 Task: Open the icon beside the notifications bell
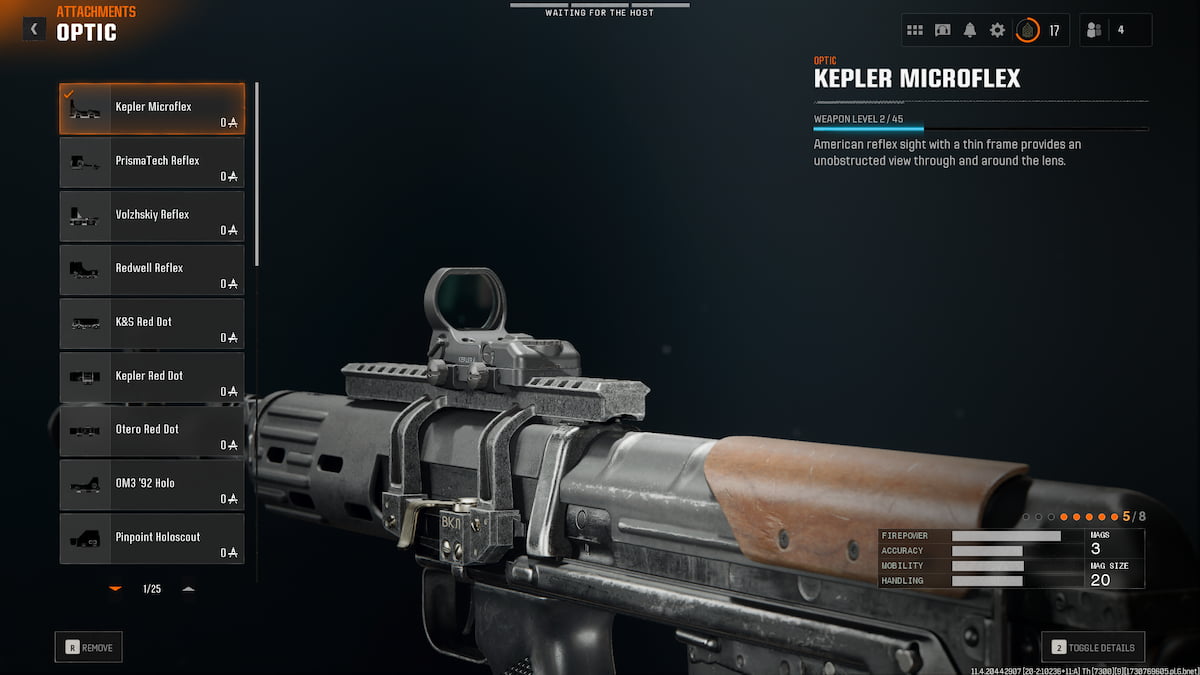pyautogui.click(x=942, y=30)
